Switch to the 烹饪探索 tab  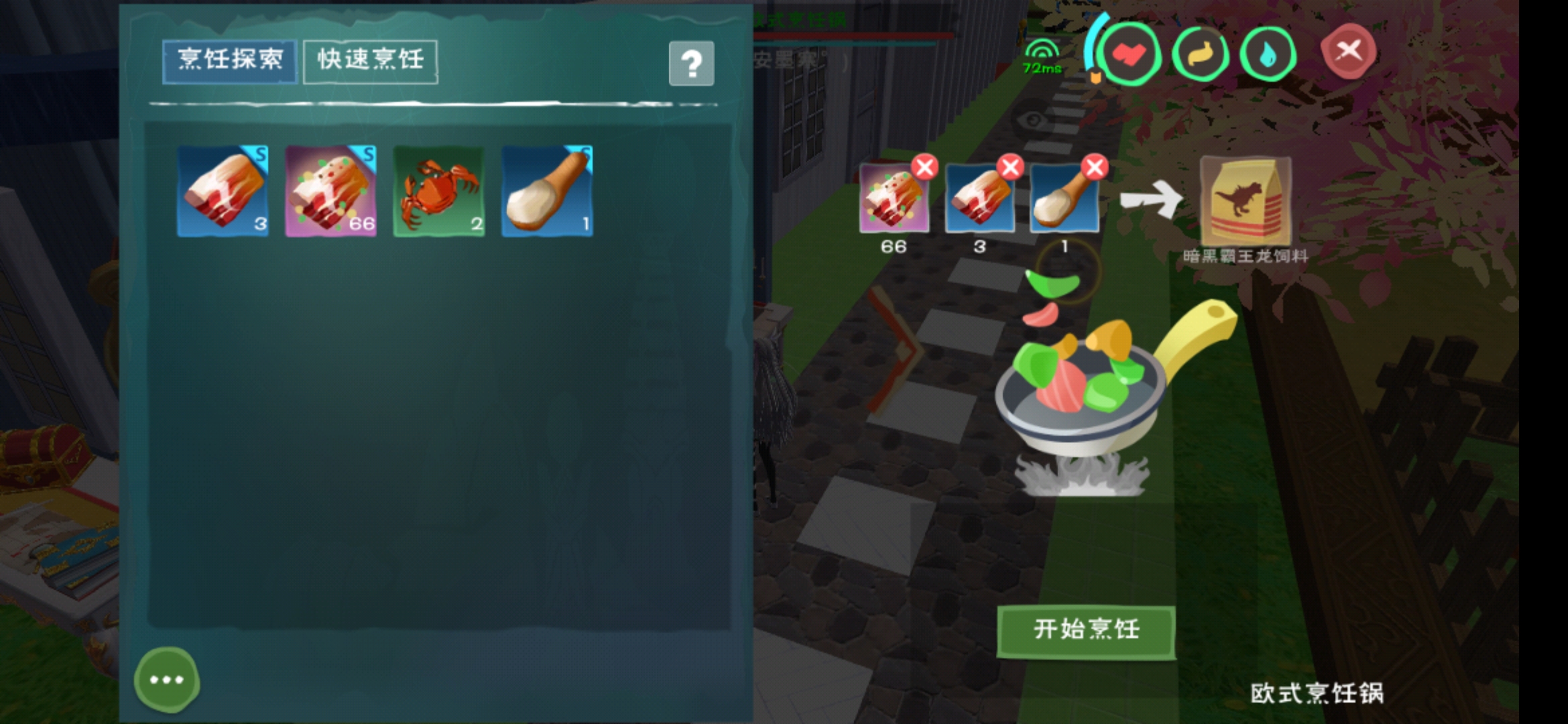coord(230,61)
